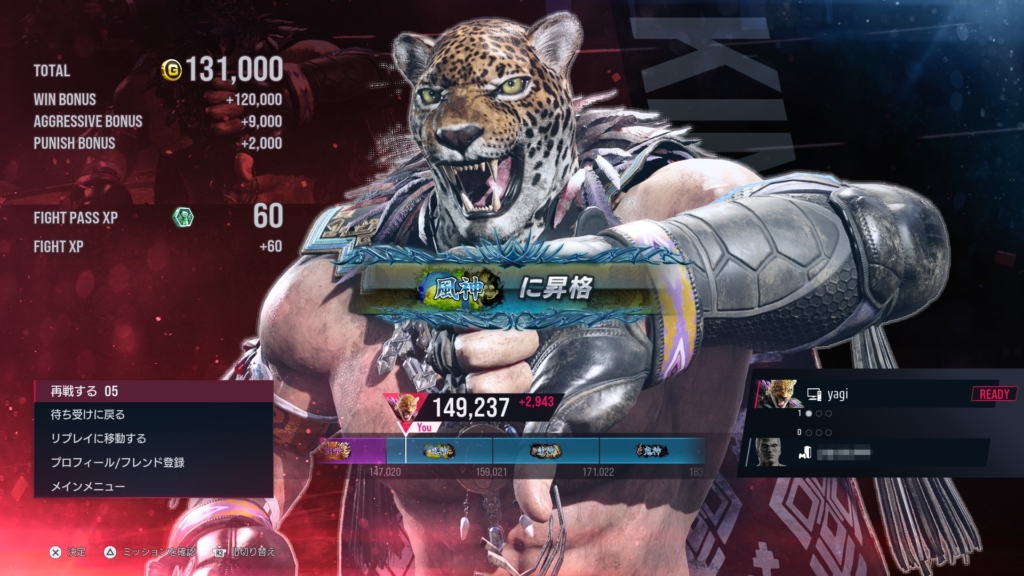The image size is (1024, 576).
Task: Open リプレイに移動する replay option
Action: [x=150, y=438]
